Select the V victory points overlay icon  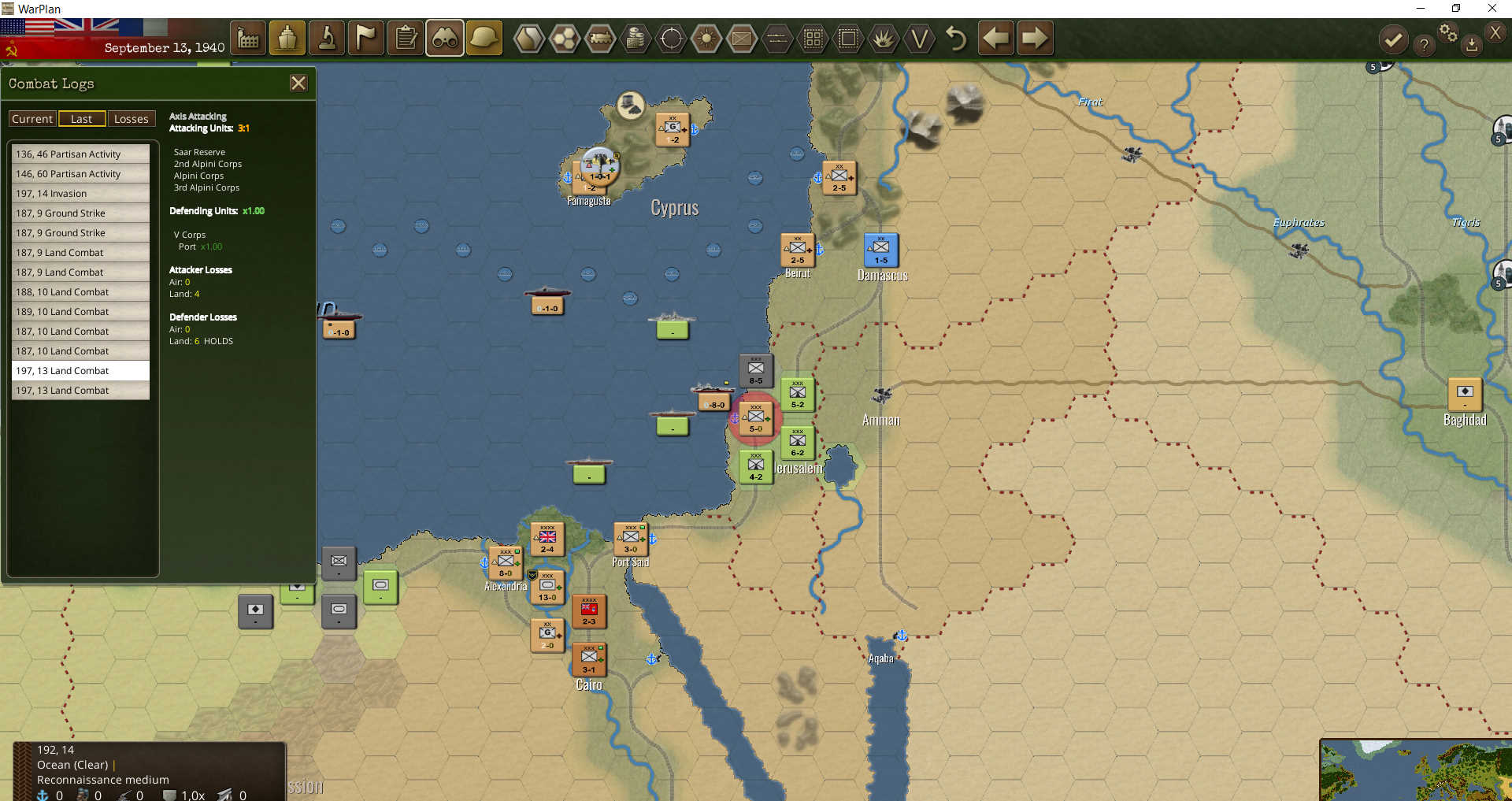point(919,37)
